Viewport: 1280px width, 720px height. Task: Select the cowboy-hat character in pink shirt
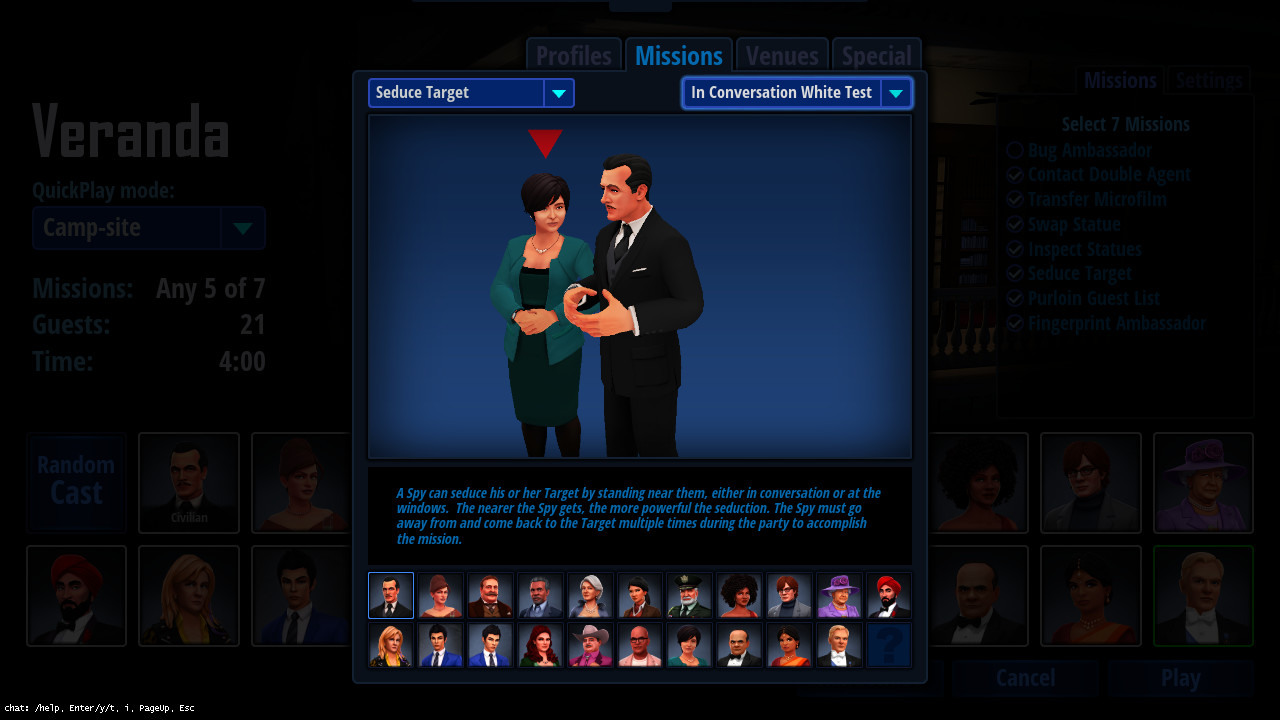[589, 644]
